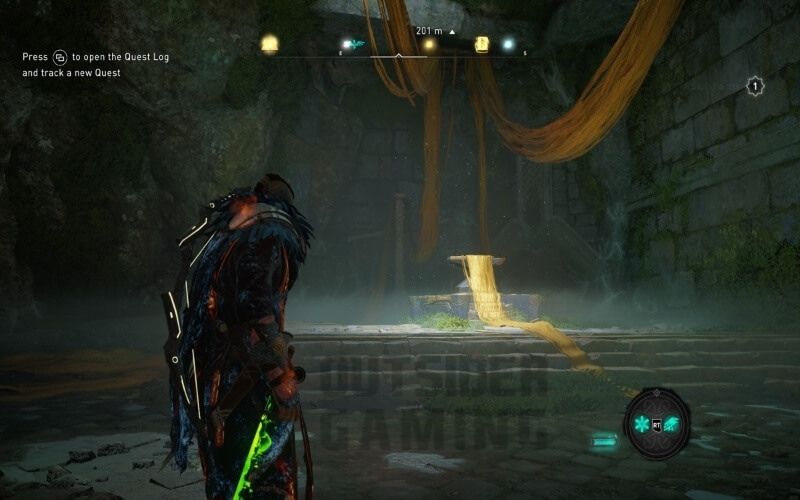The height and width of the screenshot is (500, 800).
Task: Click the glowing teal bar beside the ability wheel
Action: [x=604, y=439]
